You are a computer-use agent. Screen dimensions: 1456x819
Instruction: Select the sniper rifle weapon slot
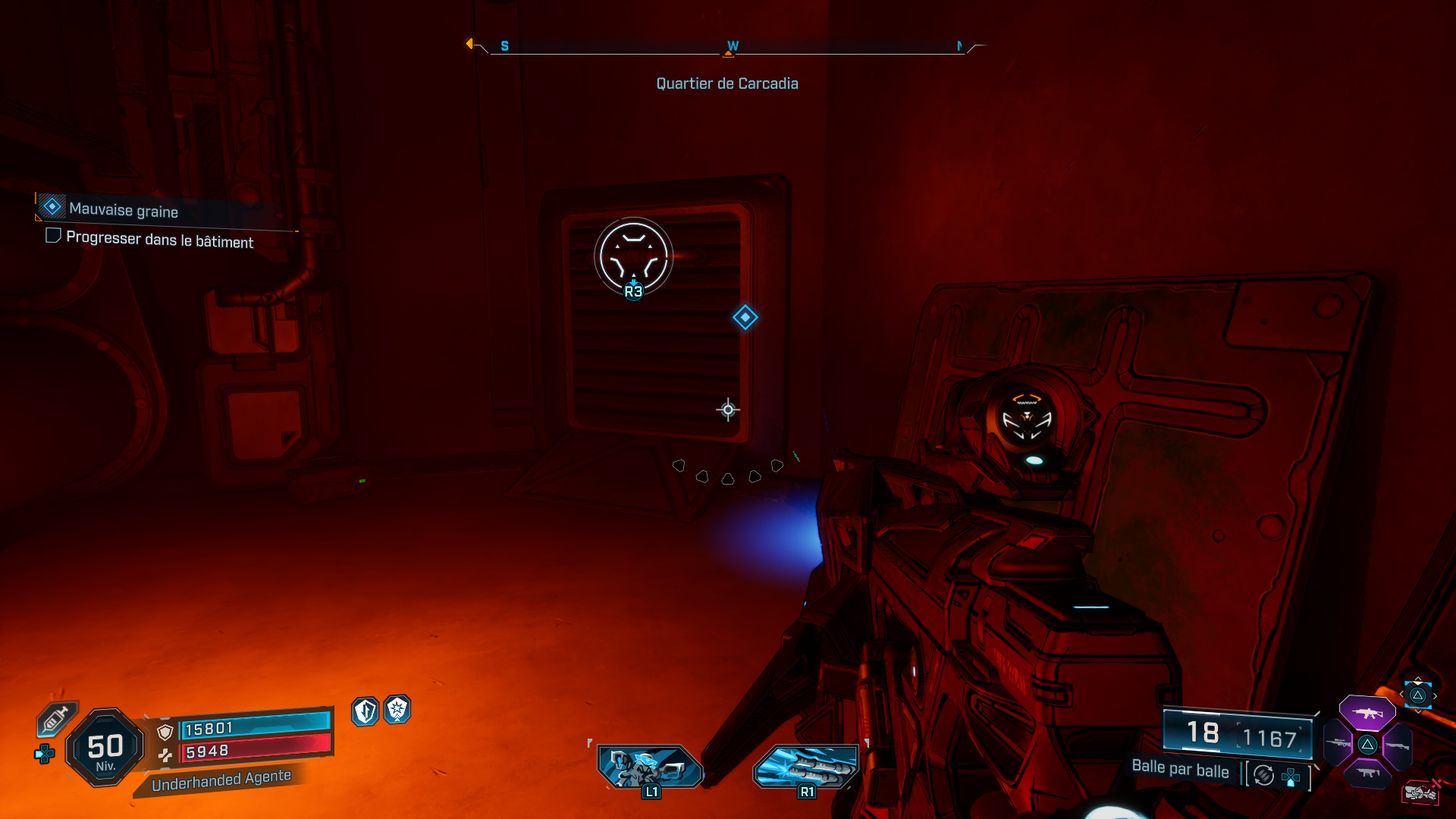point(1337,743)
